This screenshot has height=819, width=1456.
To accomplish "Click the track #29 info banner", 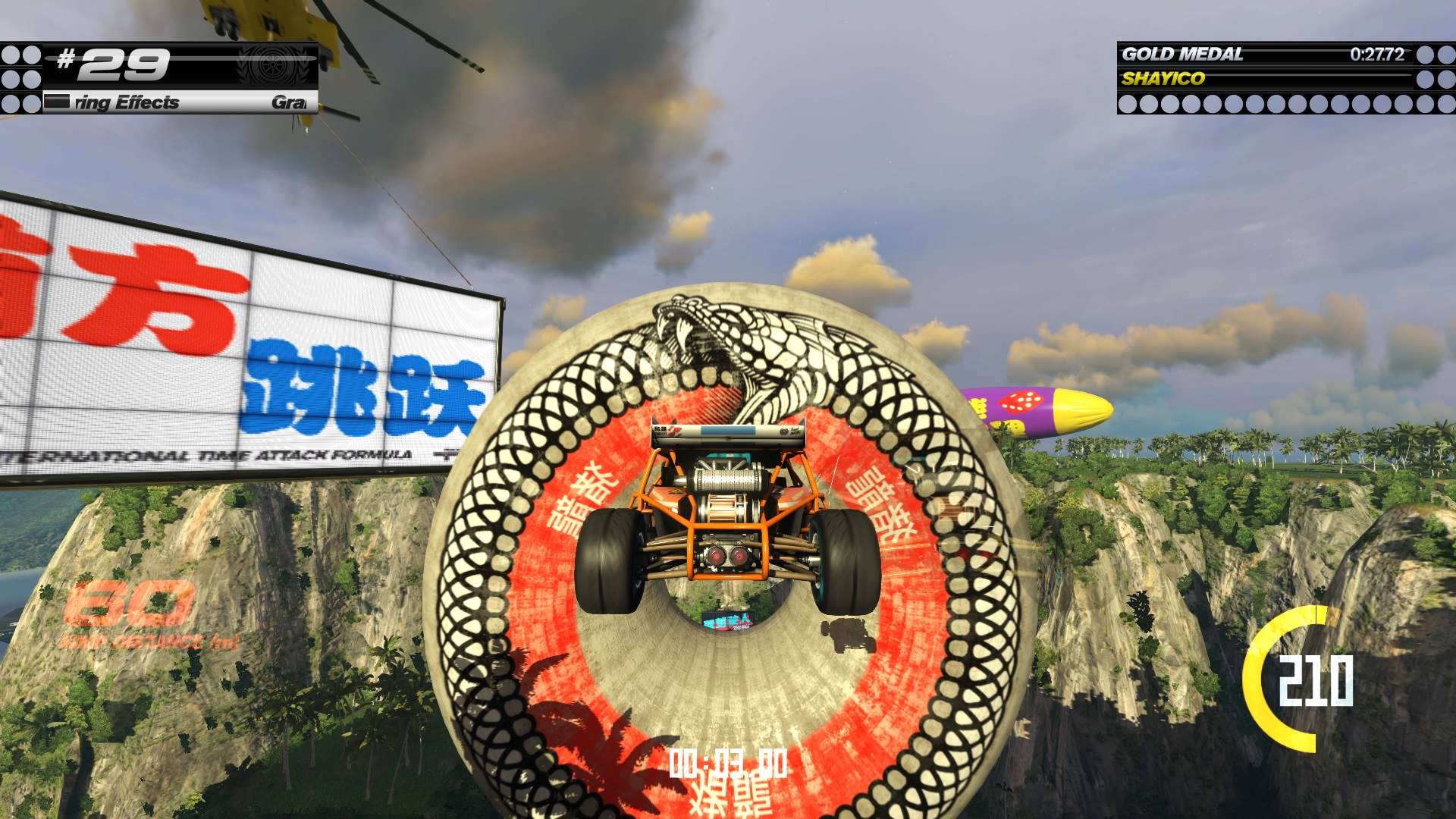I will [159, 77].
